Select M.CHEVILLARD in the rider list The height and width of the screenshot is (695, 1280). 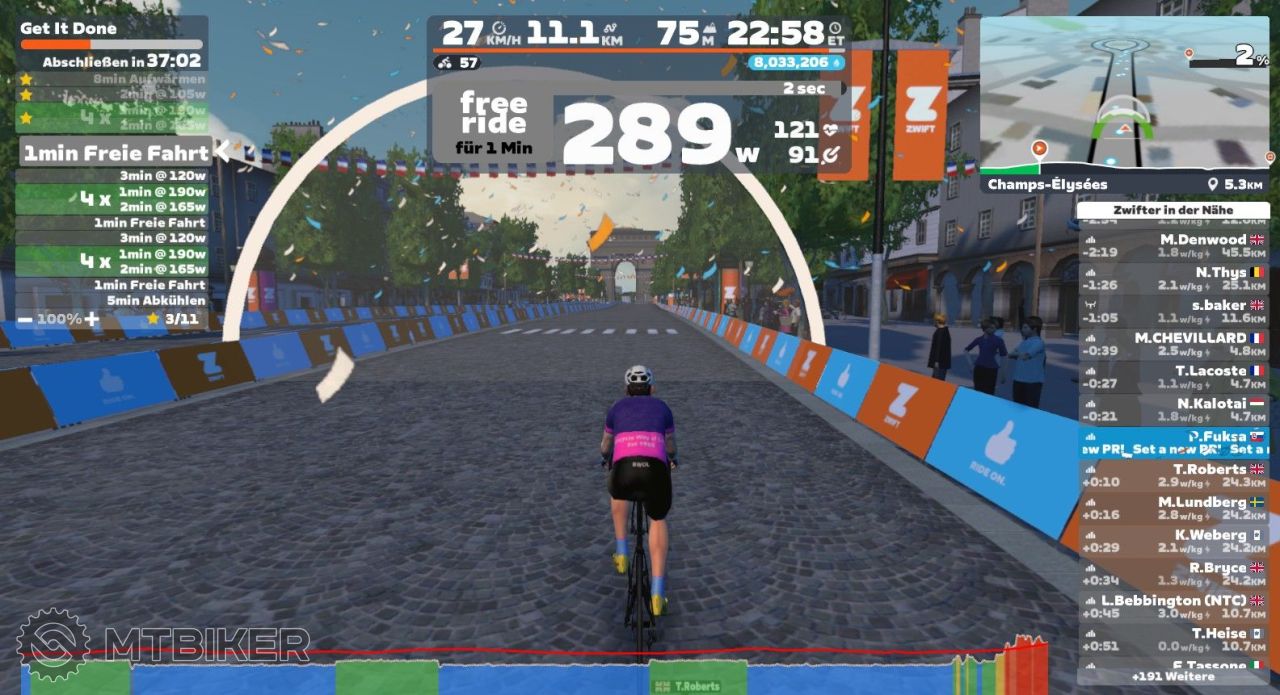[x=1173, y=344]
